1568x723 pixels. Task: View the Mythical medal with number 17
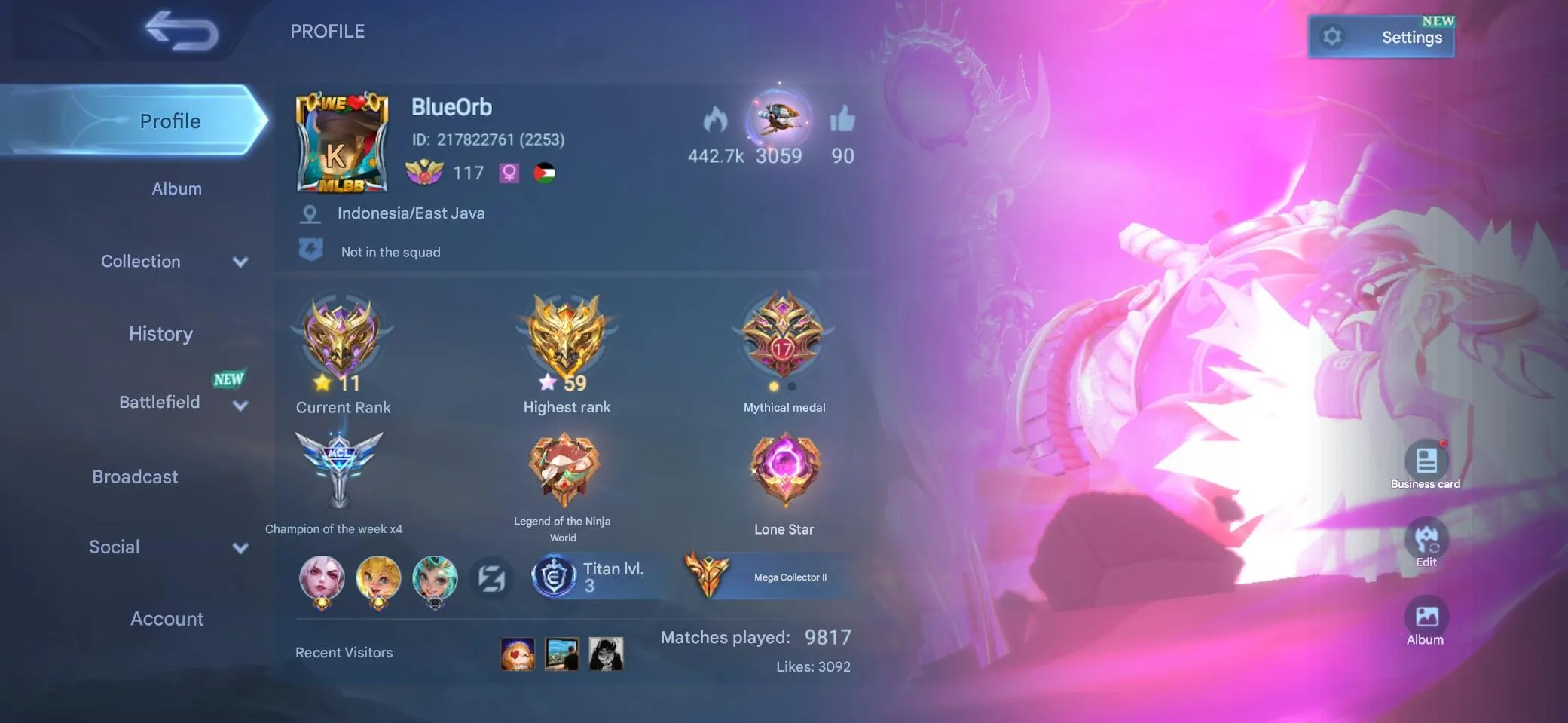click(x=784, y=339)
